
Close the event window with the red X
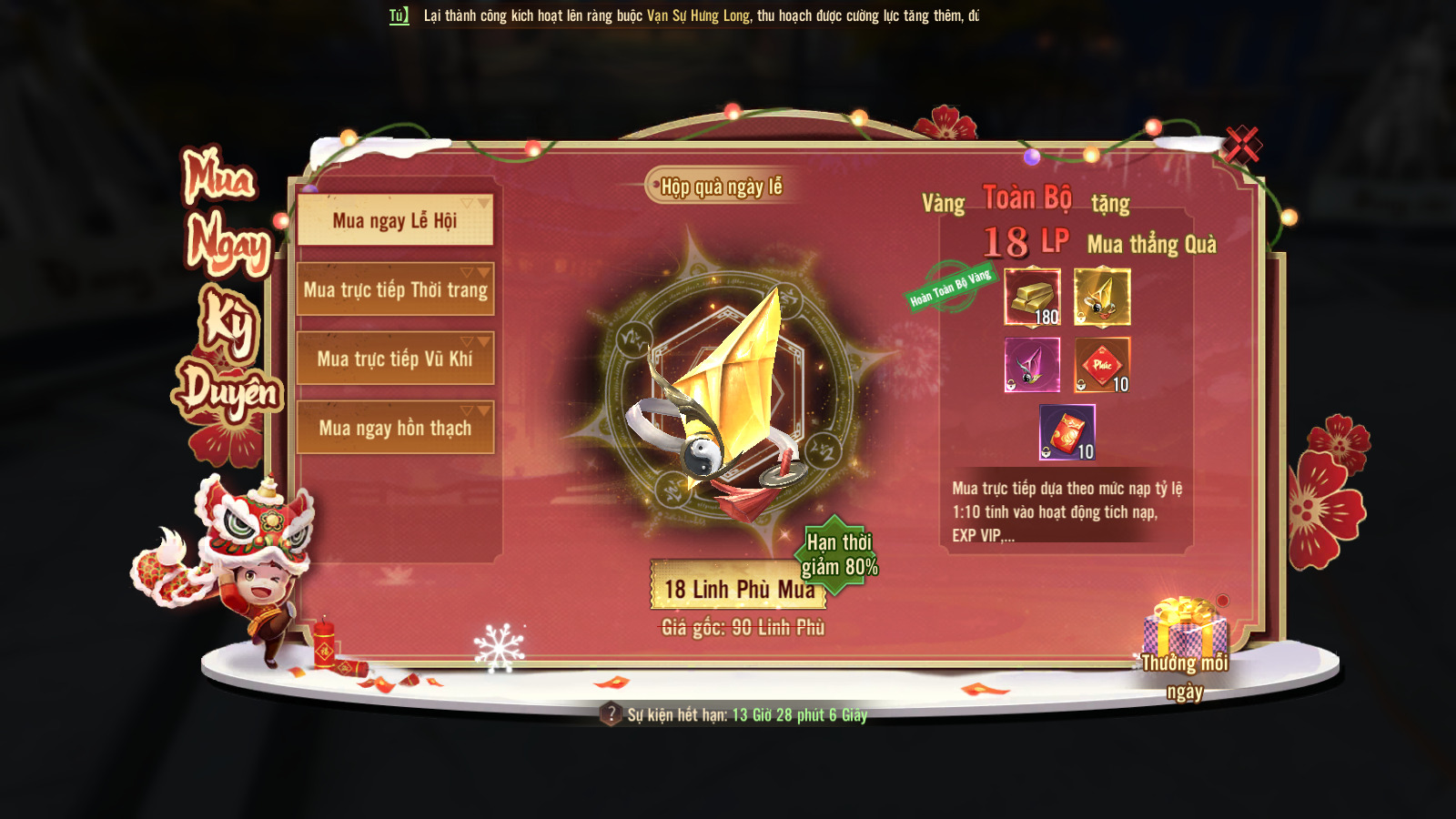(x=1241, y=144)
